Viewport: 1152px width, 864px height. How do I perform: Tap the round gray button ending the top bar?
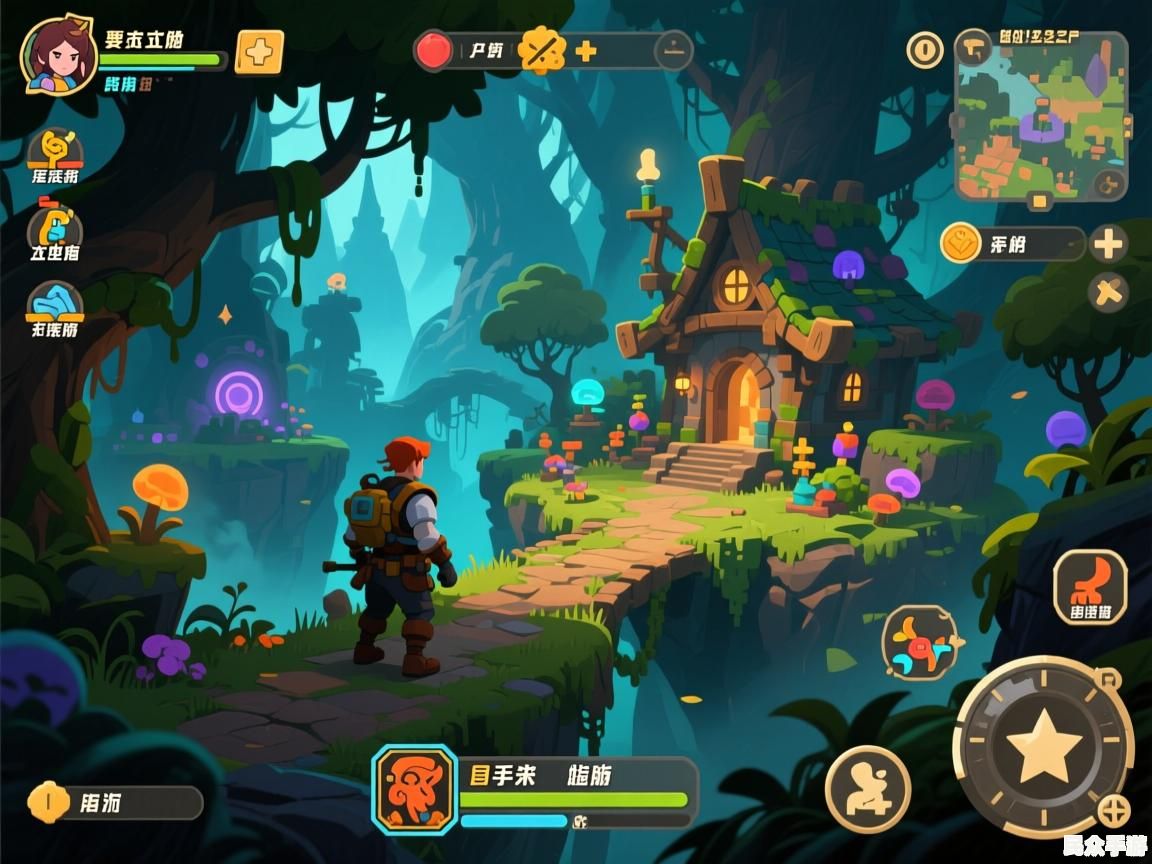[673, 50]
